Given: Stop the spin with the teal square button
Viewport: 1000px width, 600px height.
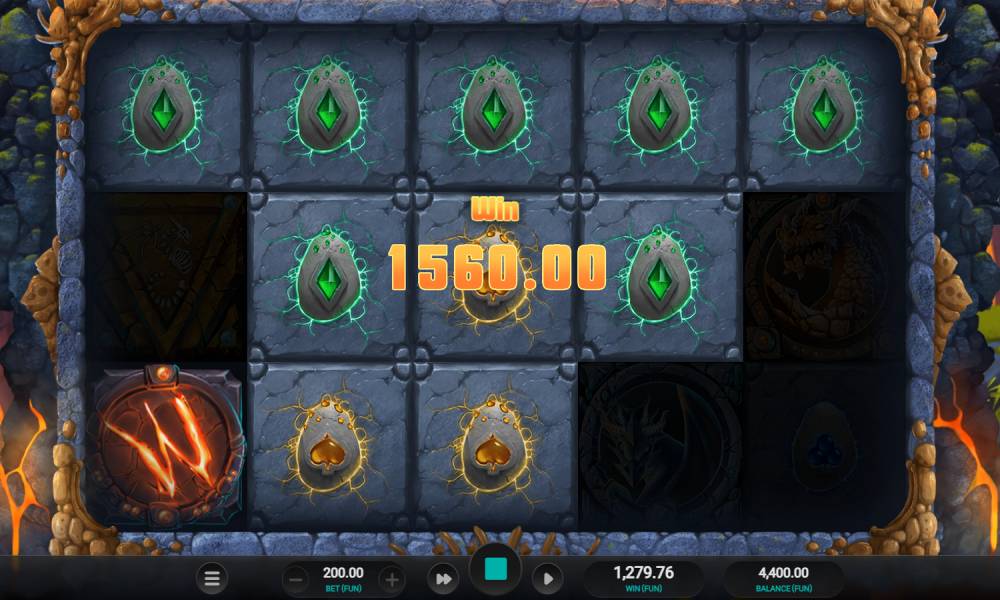Looking at the screenshot, I should point(495,572).
